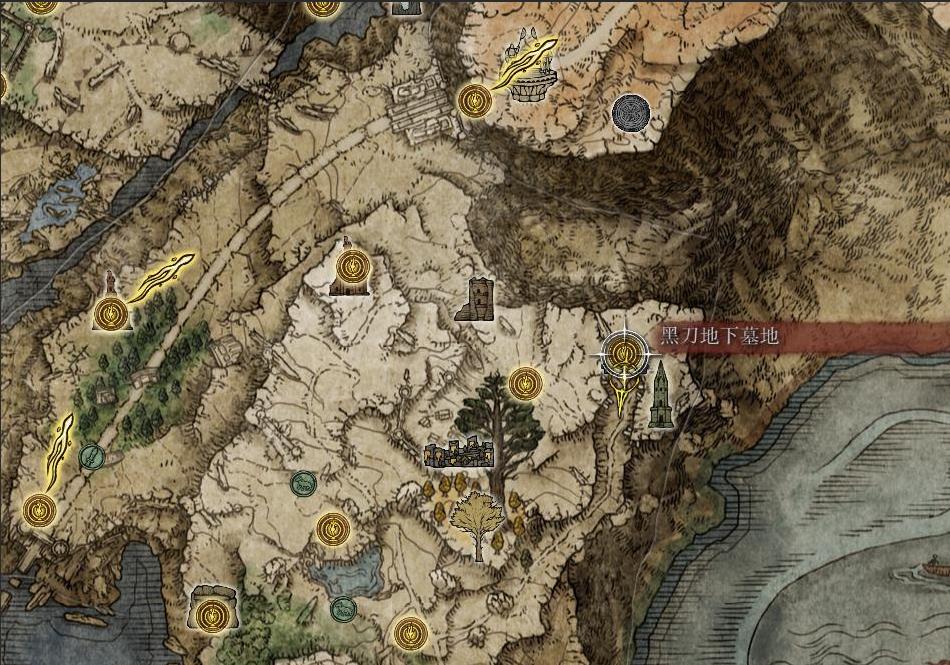Viewport: 950px width, 665px height.
Task: Select the ruined stone tower map icon
Action: 478,299
